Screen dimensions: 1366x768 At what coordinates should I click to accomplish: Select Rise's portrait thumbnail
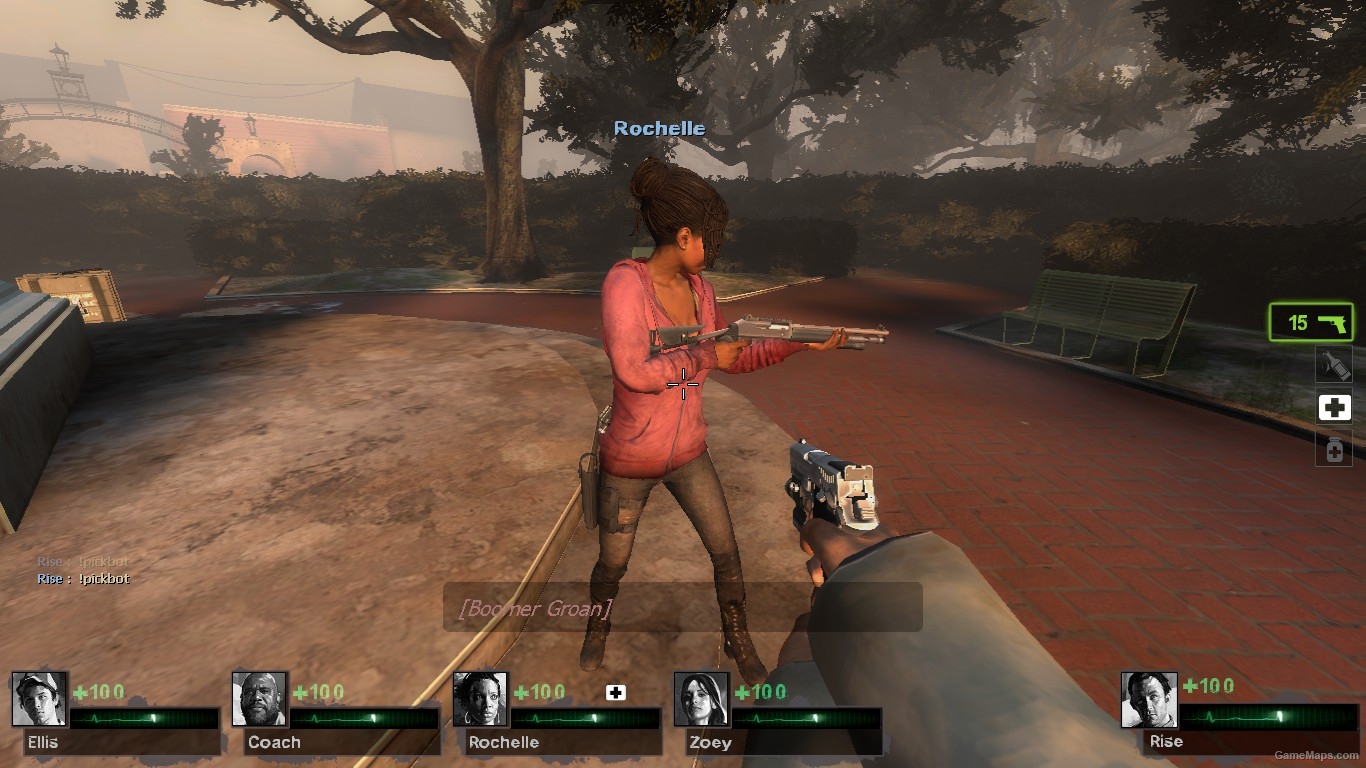coord(1148,700)
